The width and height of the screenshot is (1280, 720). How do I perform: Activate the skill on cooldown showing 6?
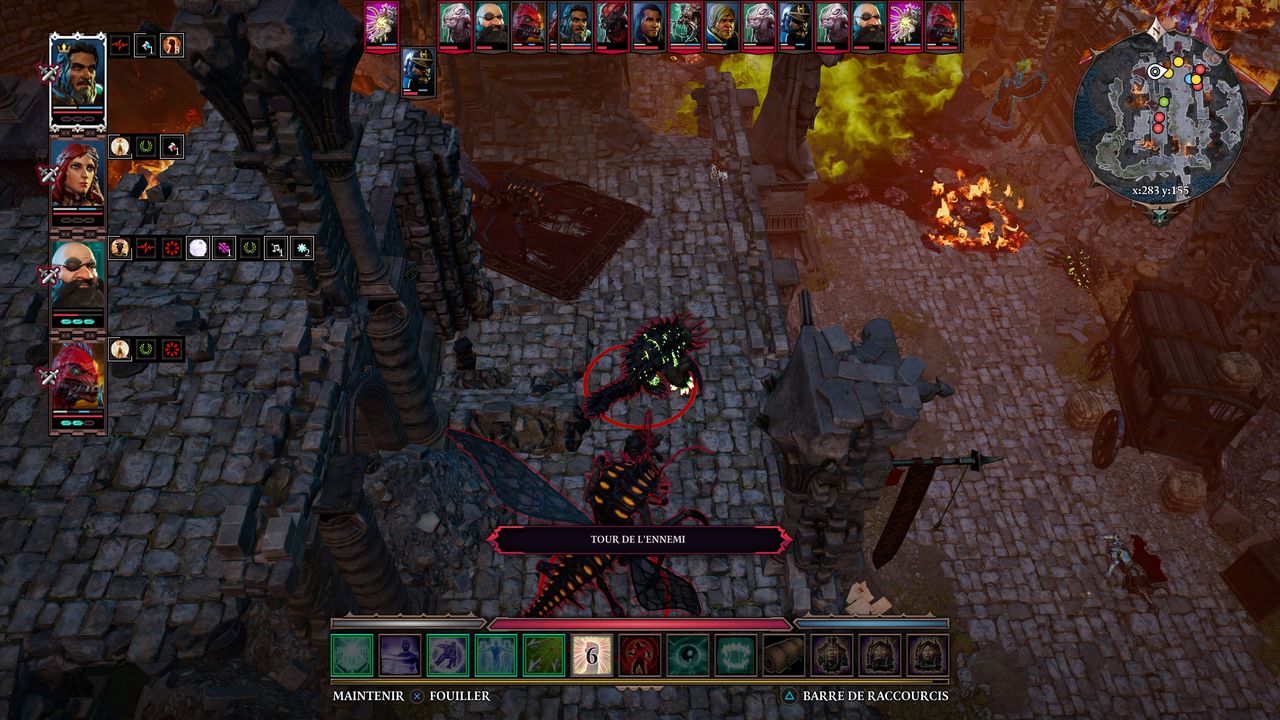pos(592,655)
